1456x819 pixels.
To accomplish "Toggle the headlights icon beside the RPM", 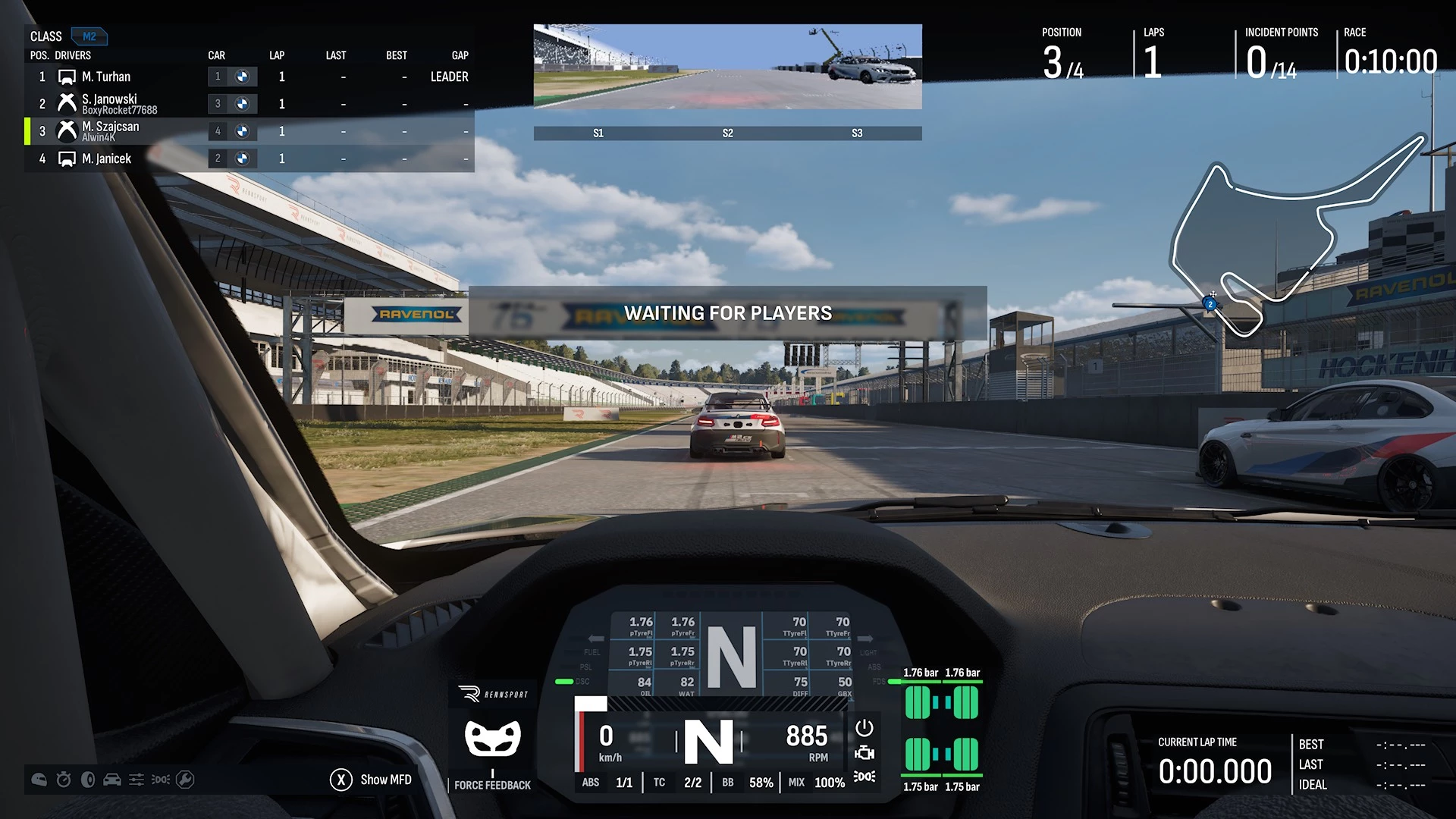I will pos(864,777).
